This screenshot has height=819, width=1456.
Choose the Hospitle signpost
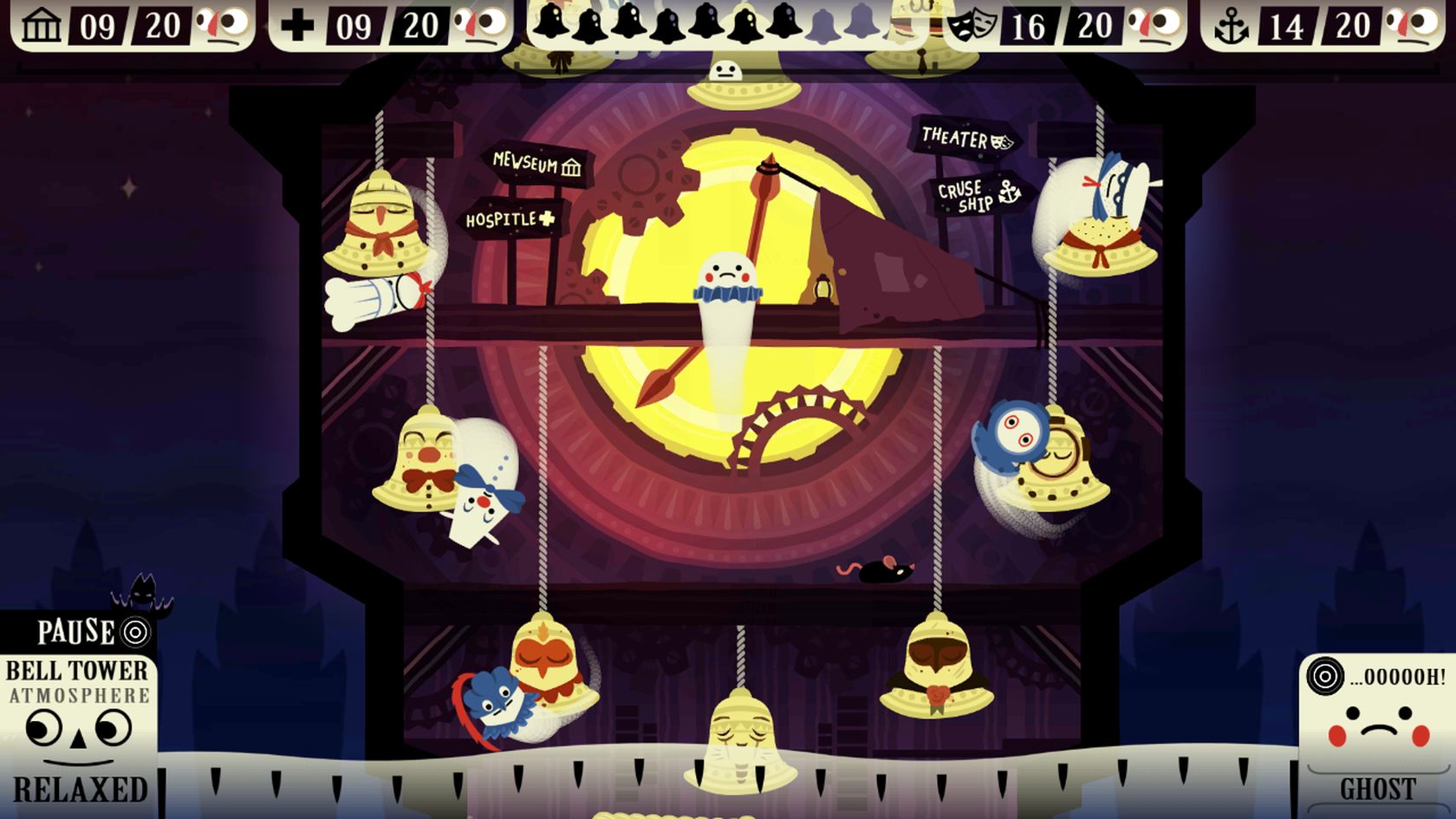click(510, 219)
